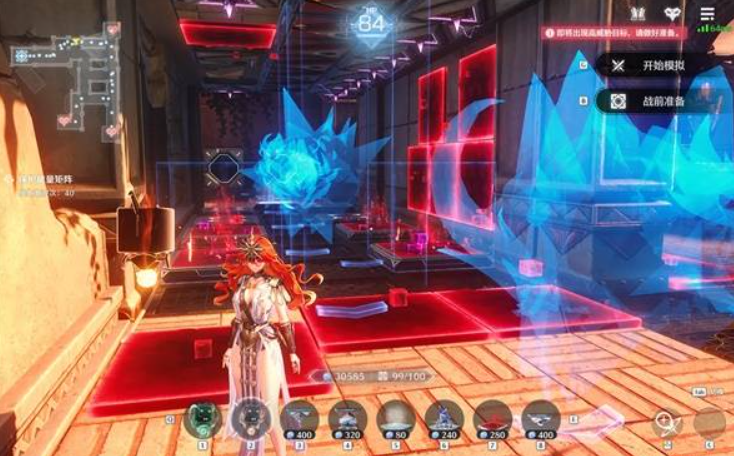Click the butterfly-shaped icon in the top bar
This screenshot has width=734, height=456.
click(638, 13)
